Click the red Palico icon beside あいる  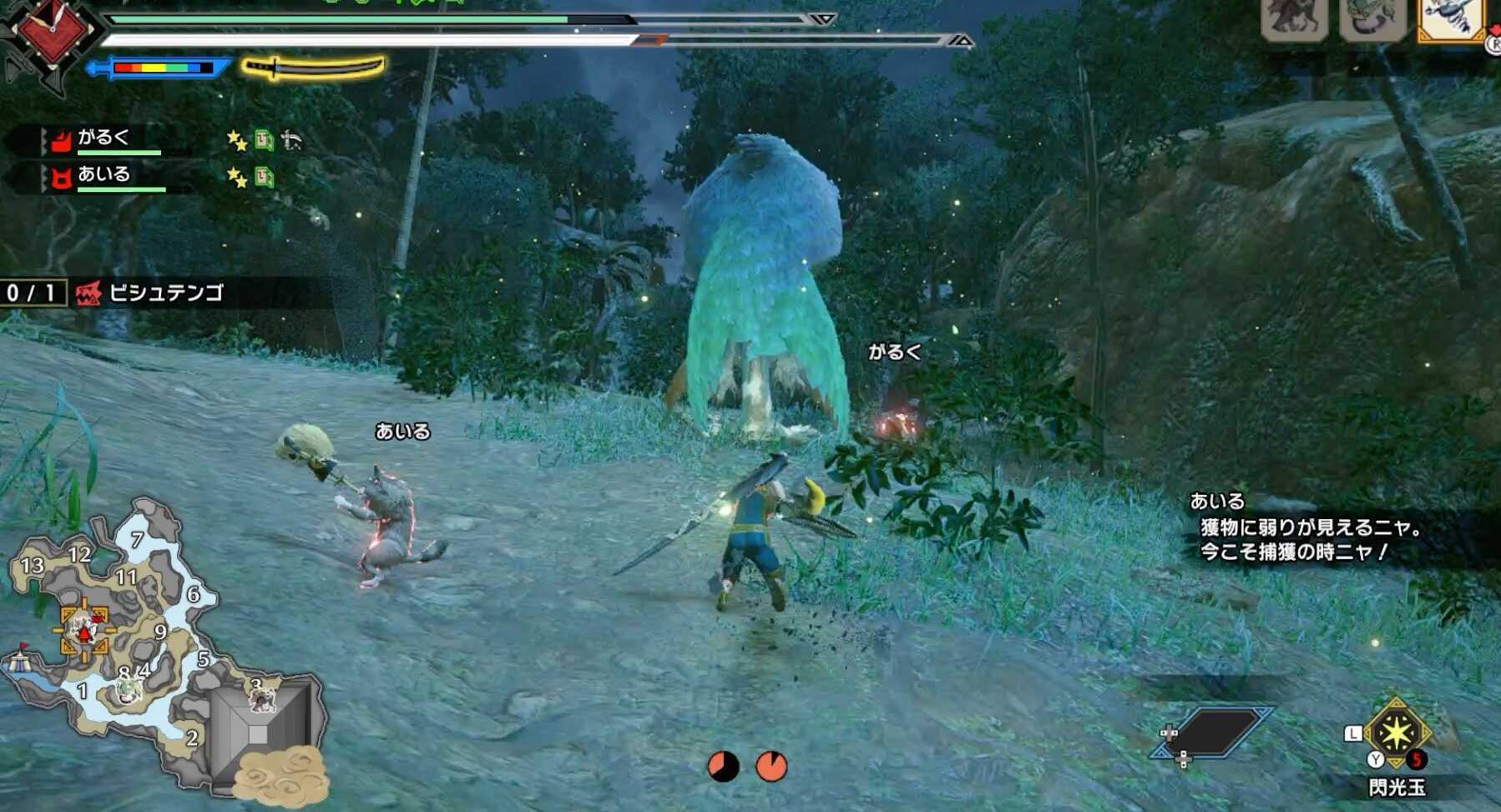tap(61, 178)
